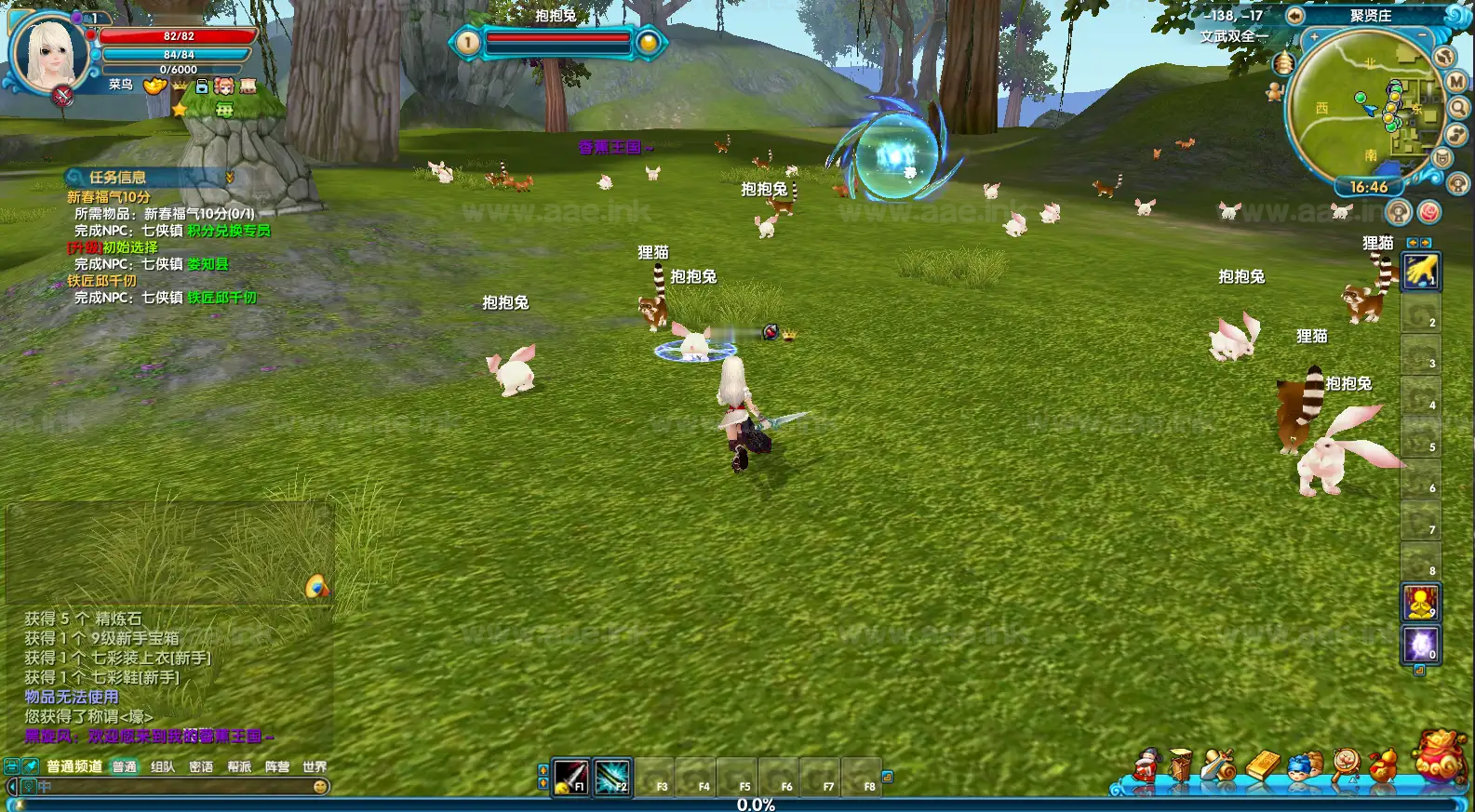Image resolution: width=1475 pixels, height=812 pixels.
Task: Switch to the 帮派 chat tab
Action: coord(239,767)
